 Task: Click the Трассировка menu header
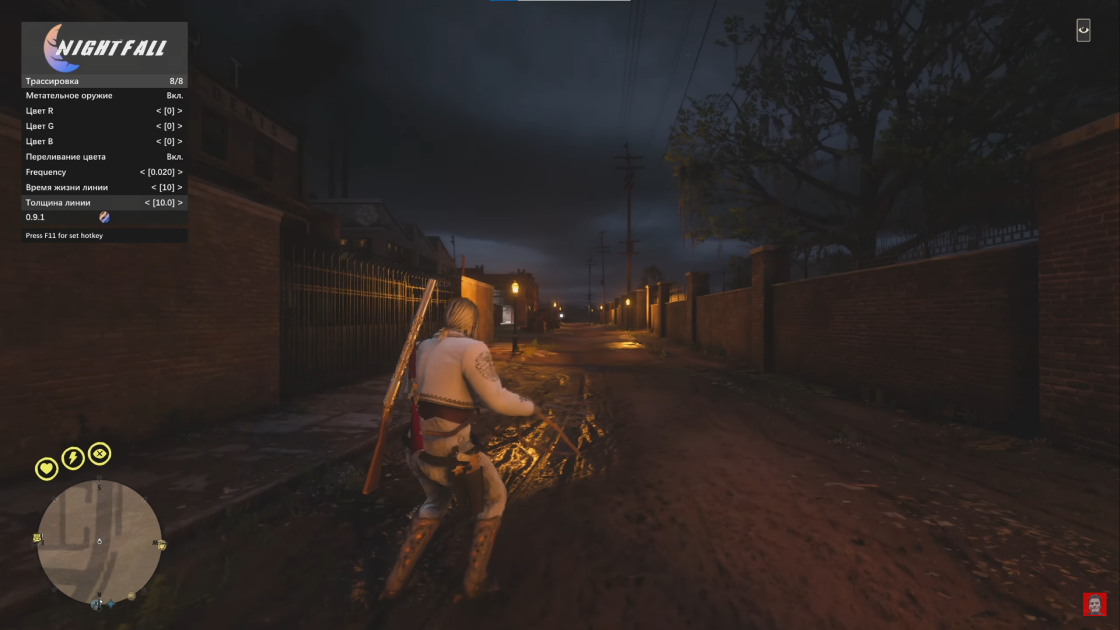tap(104, 81)
